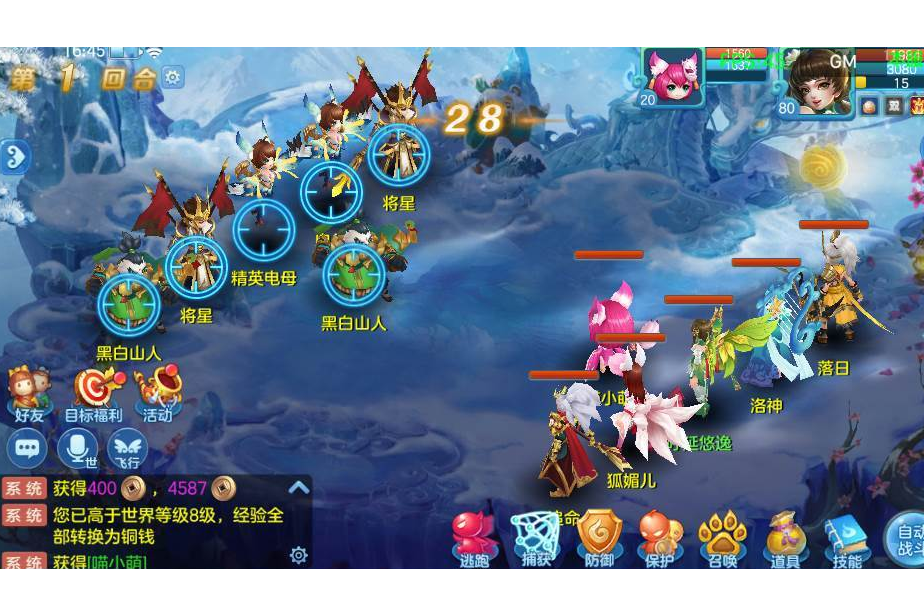The height and width of the screenshot is (616, 924).
Task: Use the 保护 (protect) action
Action: (660, 538)
